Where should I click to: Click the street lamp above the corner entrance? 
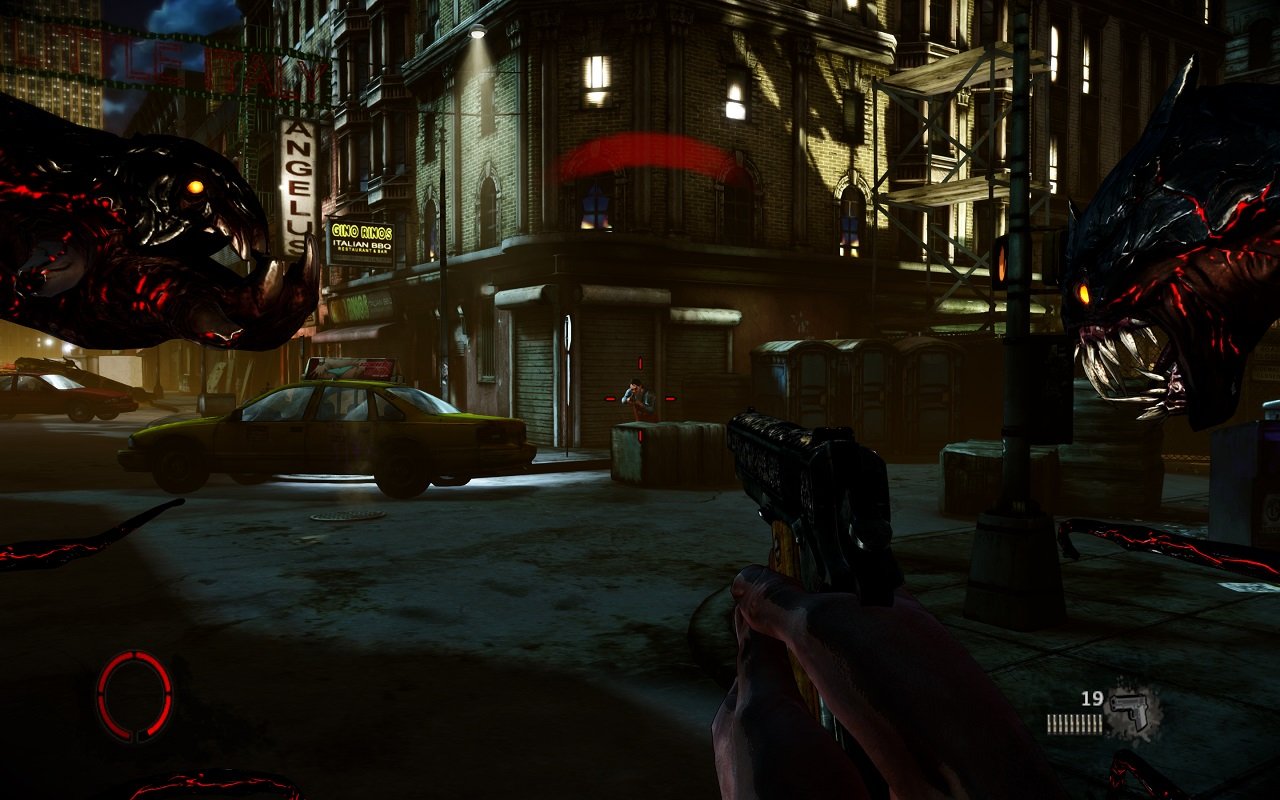(x=478, y=30)
